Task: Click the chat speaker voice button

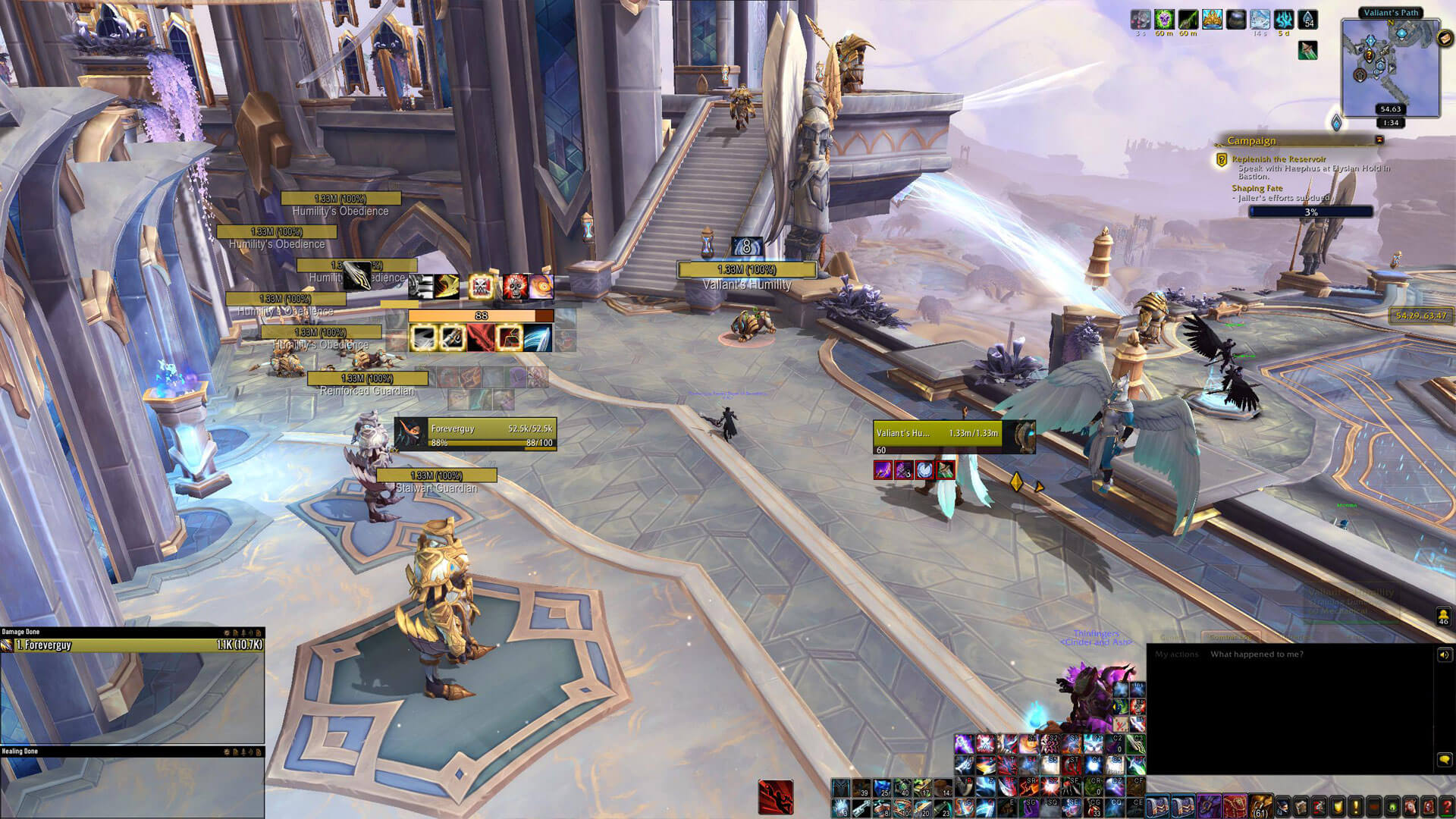Action: point(1444,655)
